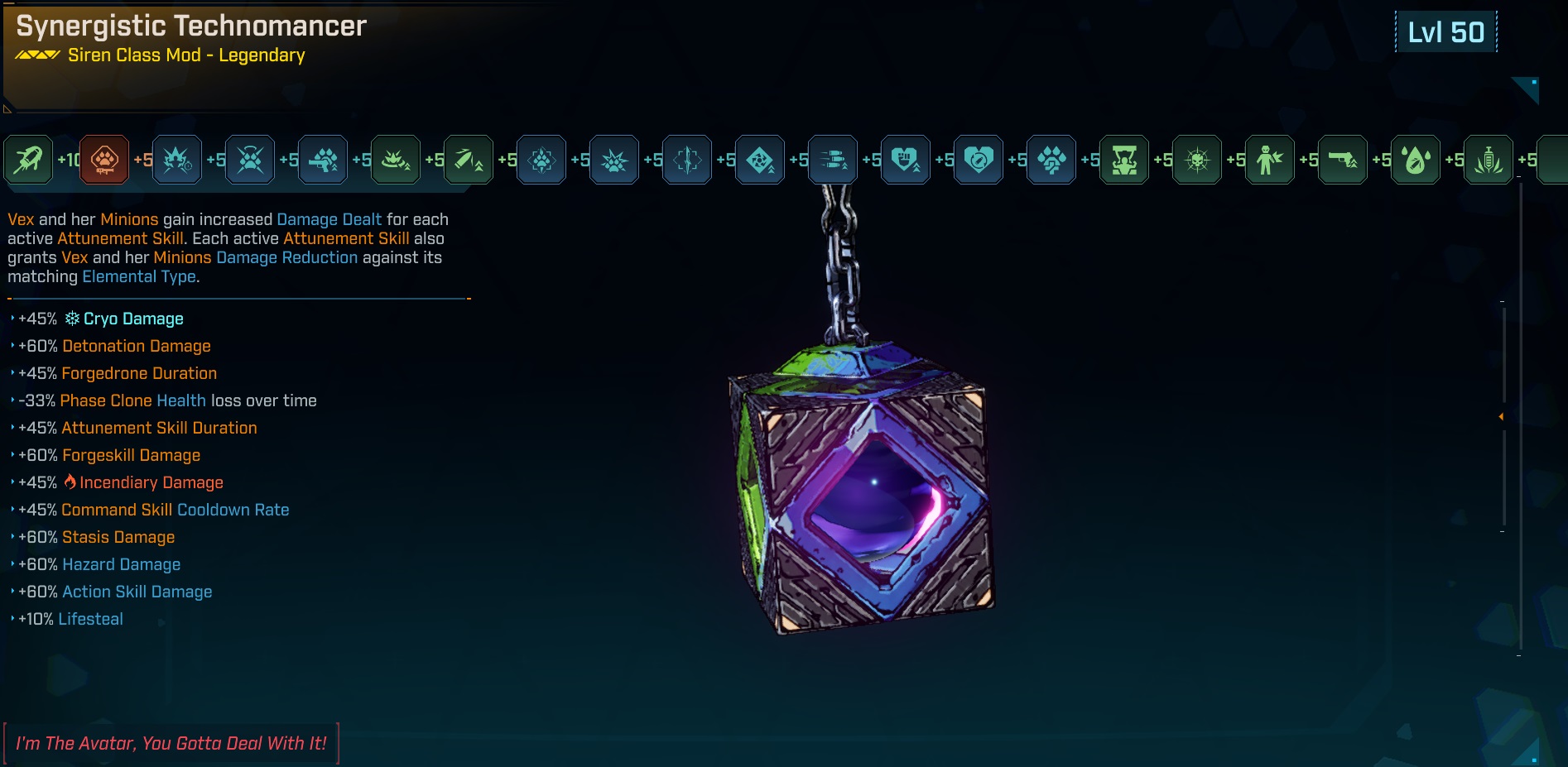Viewport: 1568px width, 767px height.
Task: Select the green dripping rocket skill icon
Action: pyautogui.click(x=28, y=159)
